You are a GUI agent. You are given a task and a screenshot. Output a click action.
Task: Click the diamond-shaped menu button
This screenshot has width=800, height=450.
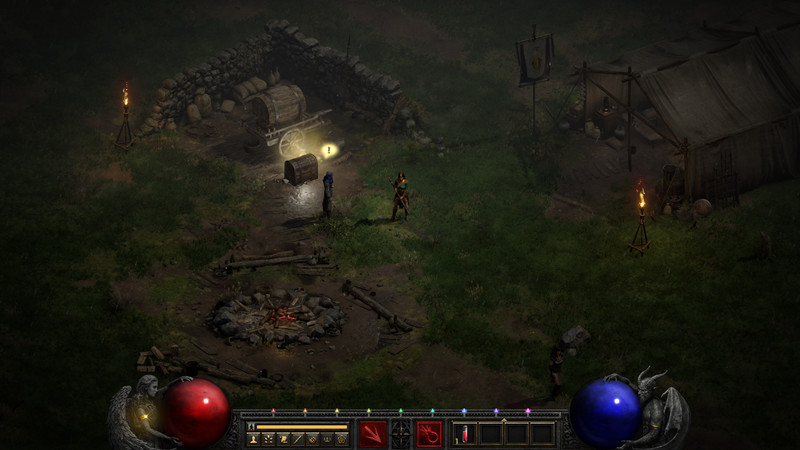click(312, 439)
